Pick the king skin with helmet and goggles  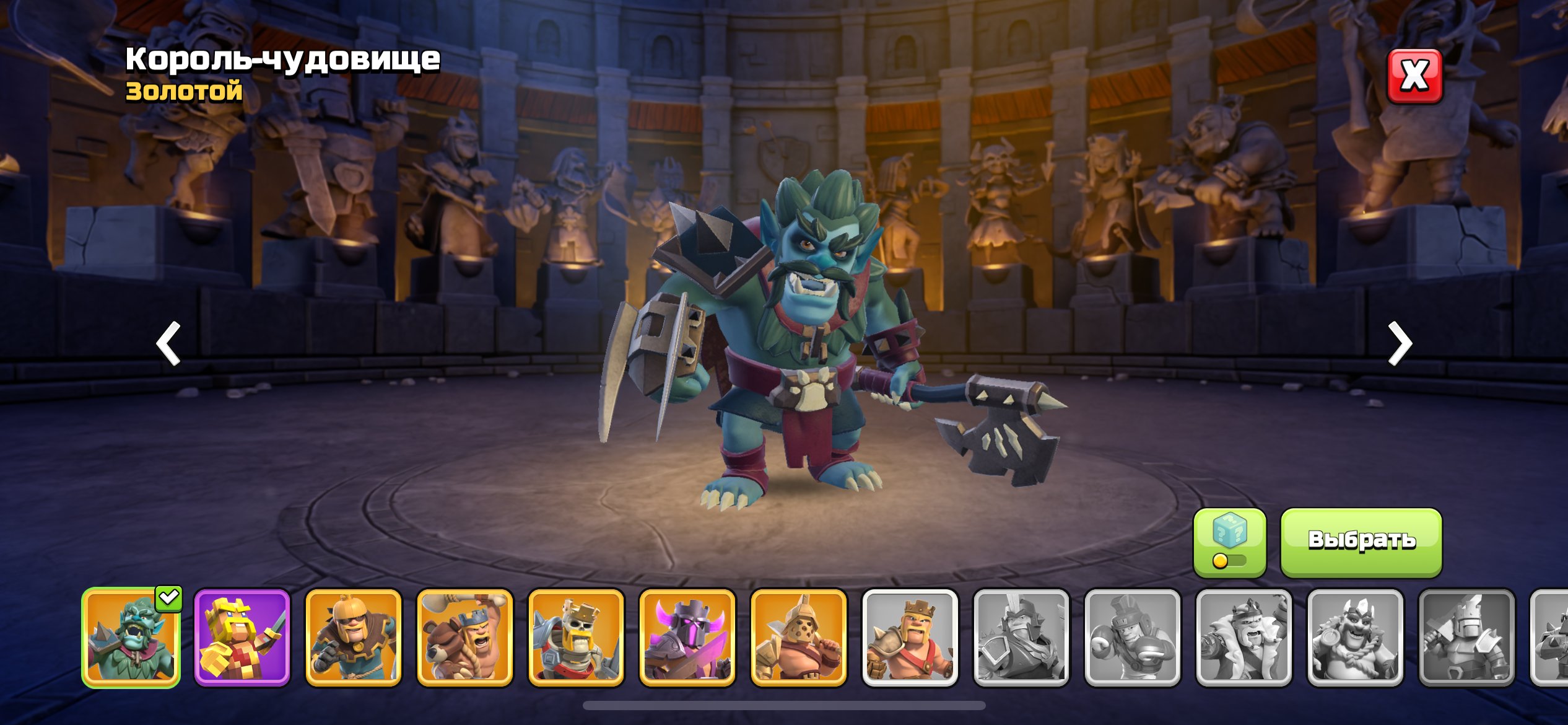coord(354,638)
